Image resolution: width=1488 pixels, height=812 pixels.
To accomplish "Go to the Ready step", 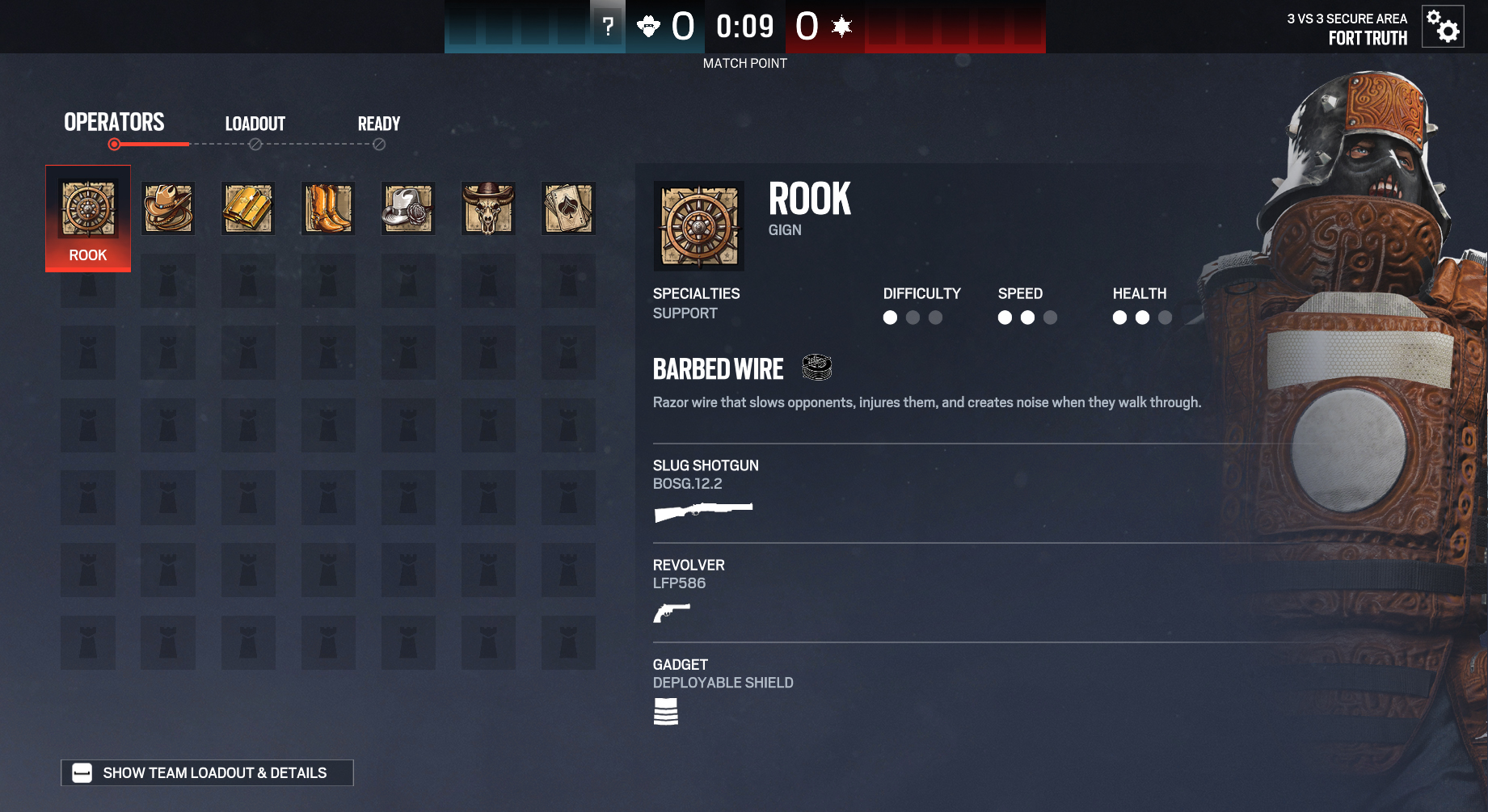I will [379, 124].
